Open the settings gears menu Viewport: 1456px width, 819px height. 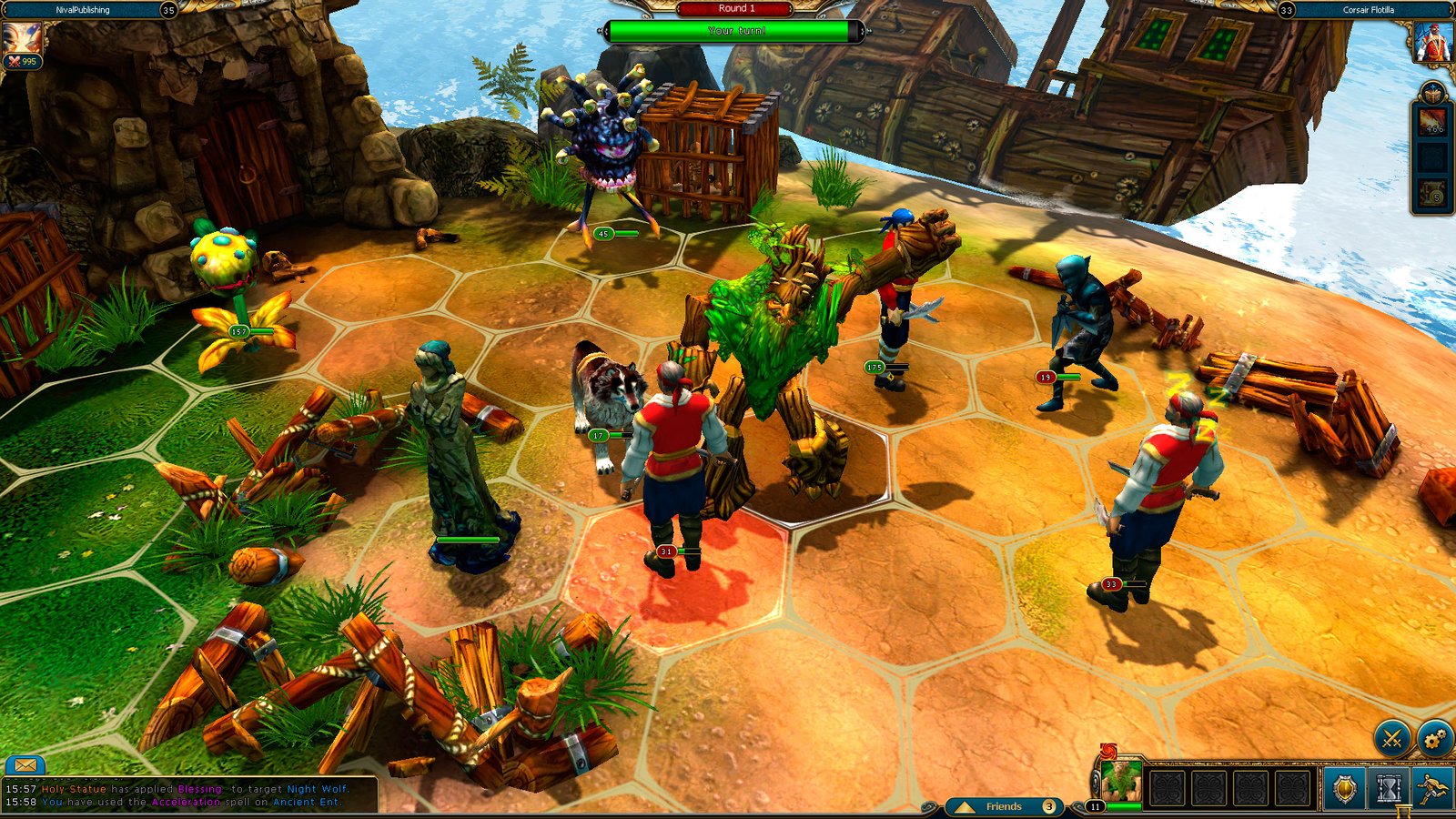tap(1435, 739)
